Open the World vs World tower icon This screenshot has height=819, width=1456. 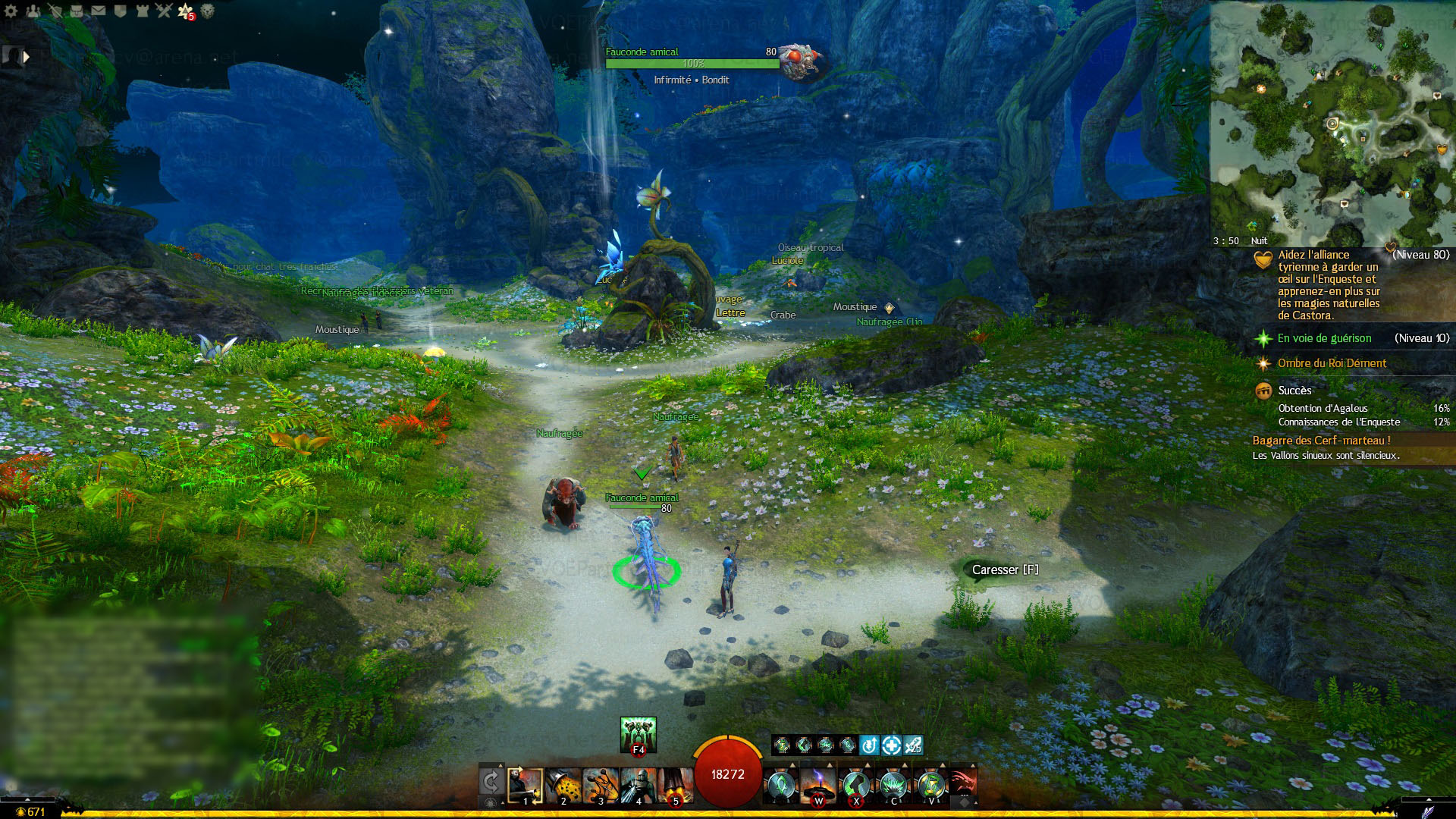pyautogui.click(x=142, y=11)
